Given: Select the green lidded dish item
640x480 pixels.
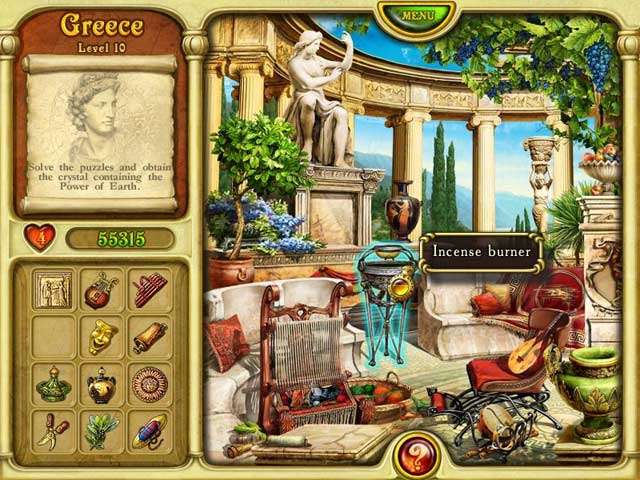Looking at the screenshot, I should [52, 384].
